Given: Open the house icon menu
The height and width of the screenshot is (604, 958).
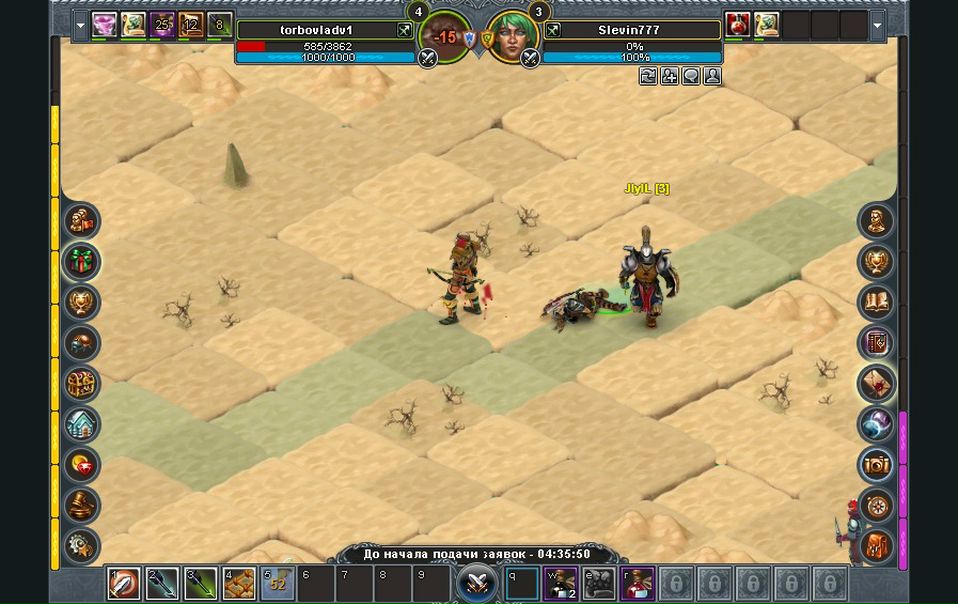Looking at the screenshot, I should [81, 424].
